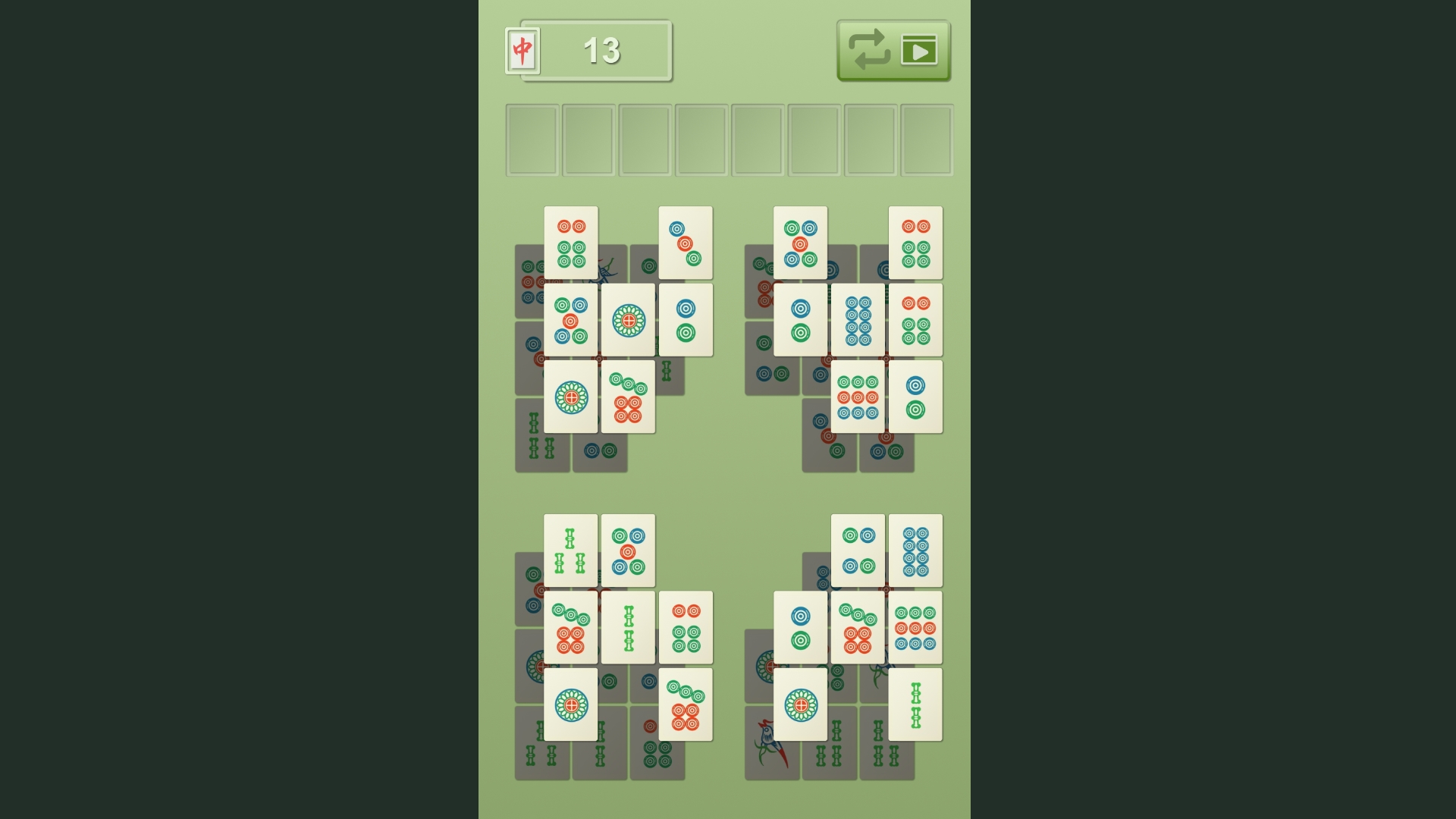Select the five mixed circles tile in lower-left group
This screenshot has height=819, width=1456.
(627, 550)
